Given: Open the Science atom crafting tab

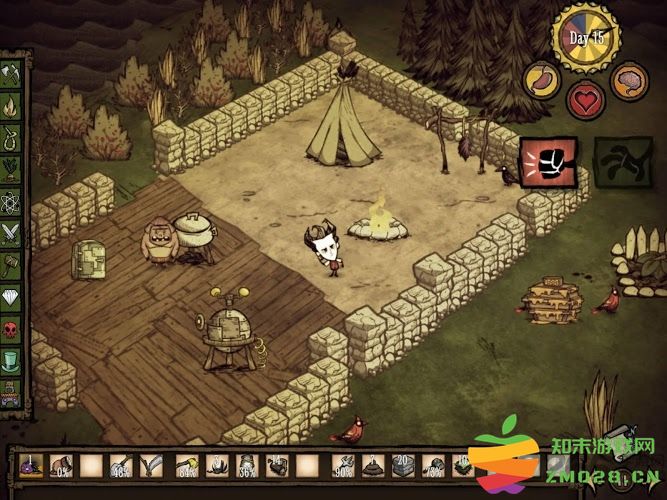Looking at the screenshot, I should (12, 201).
